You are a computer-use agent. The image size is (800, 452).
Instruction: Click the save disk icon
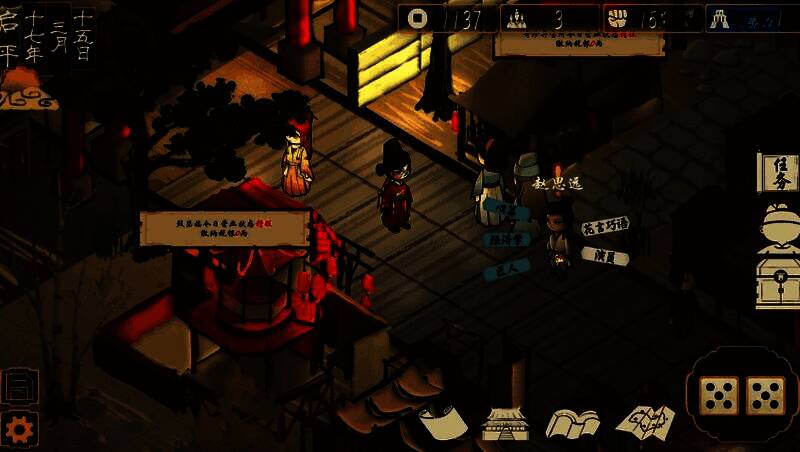pyautogui.click(x=19, y=386)
